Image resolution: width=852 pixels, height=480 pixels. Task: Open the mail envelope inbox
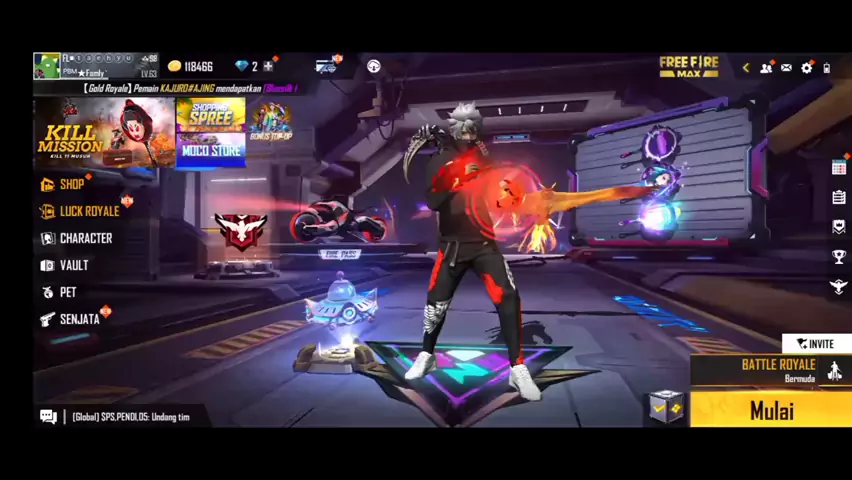786,68
